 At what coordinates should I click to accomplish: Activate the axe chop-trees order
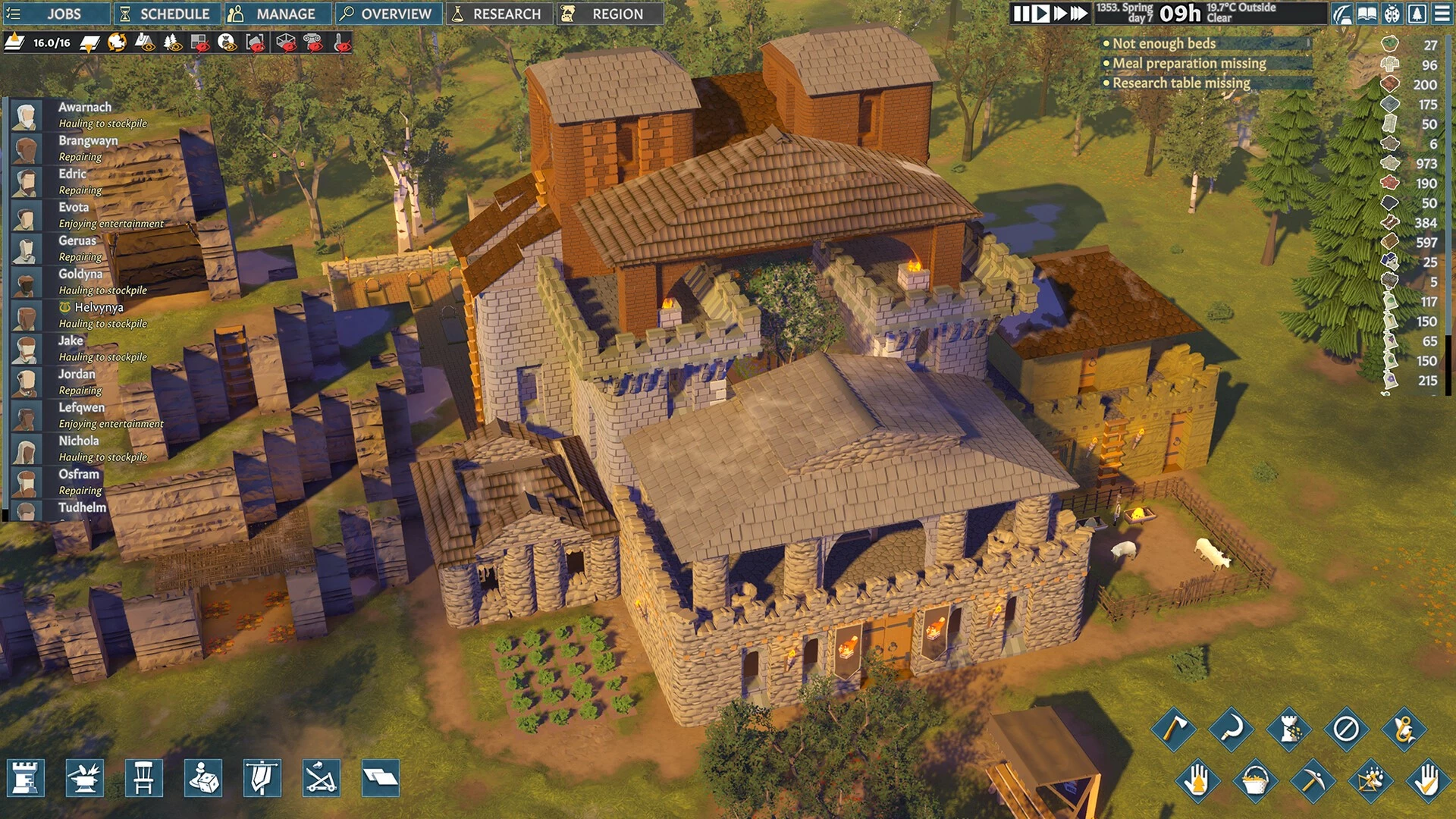pyautogui.click(x=1173, y=730)
